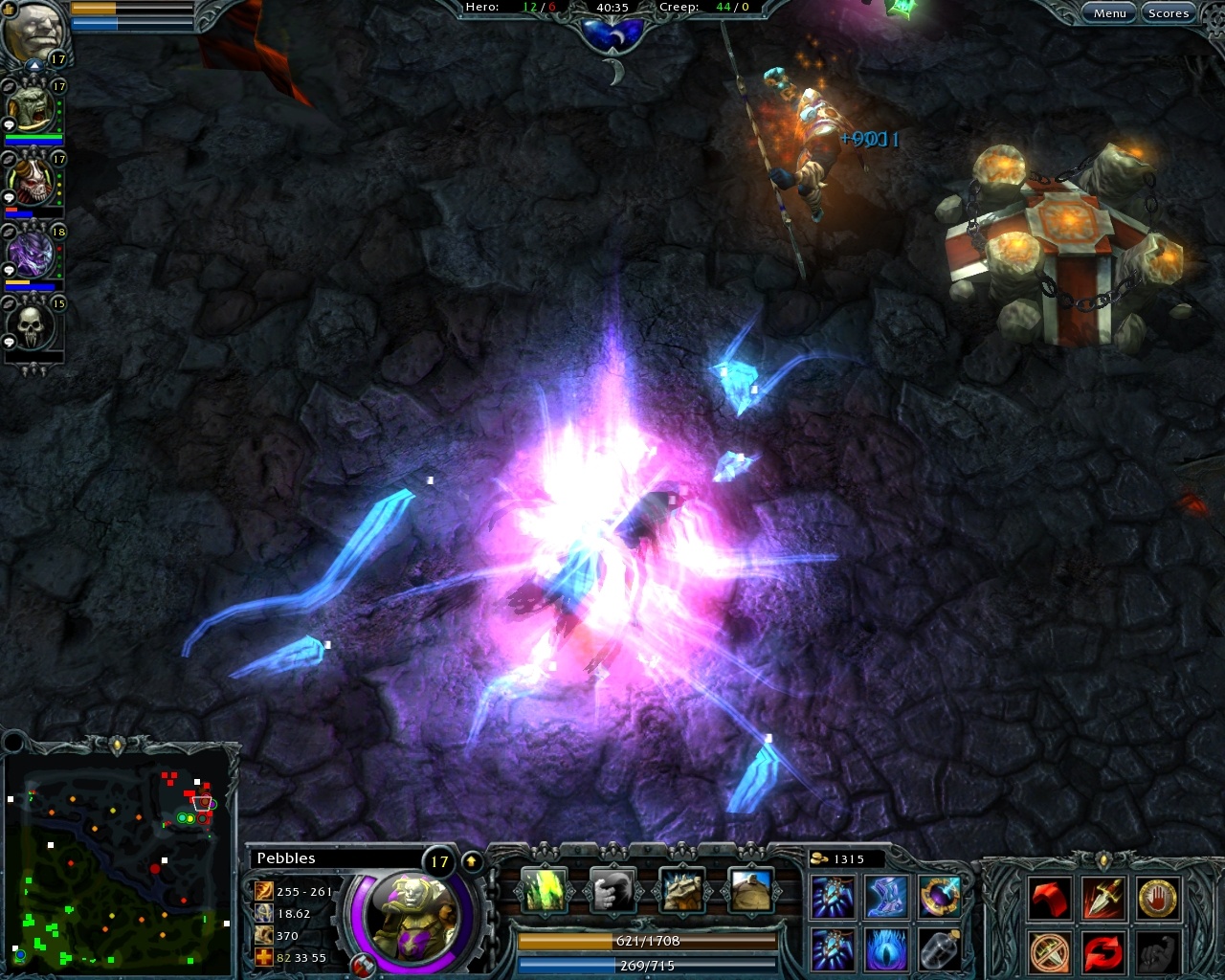Issue the Attack dagger command
Screen dimensions: 1225x980
[x=1103, y=897]
